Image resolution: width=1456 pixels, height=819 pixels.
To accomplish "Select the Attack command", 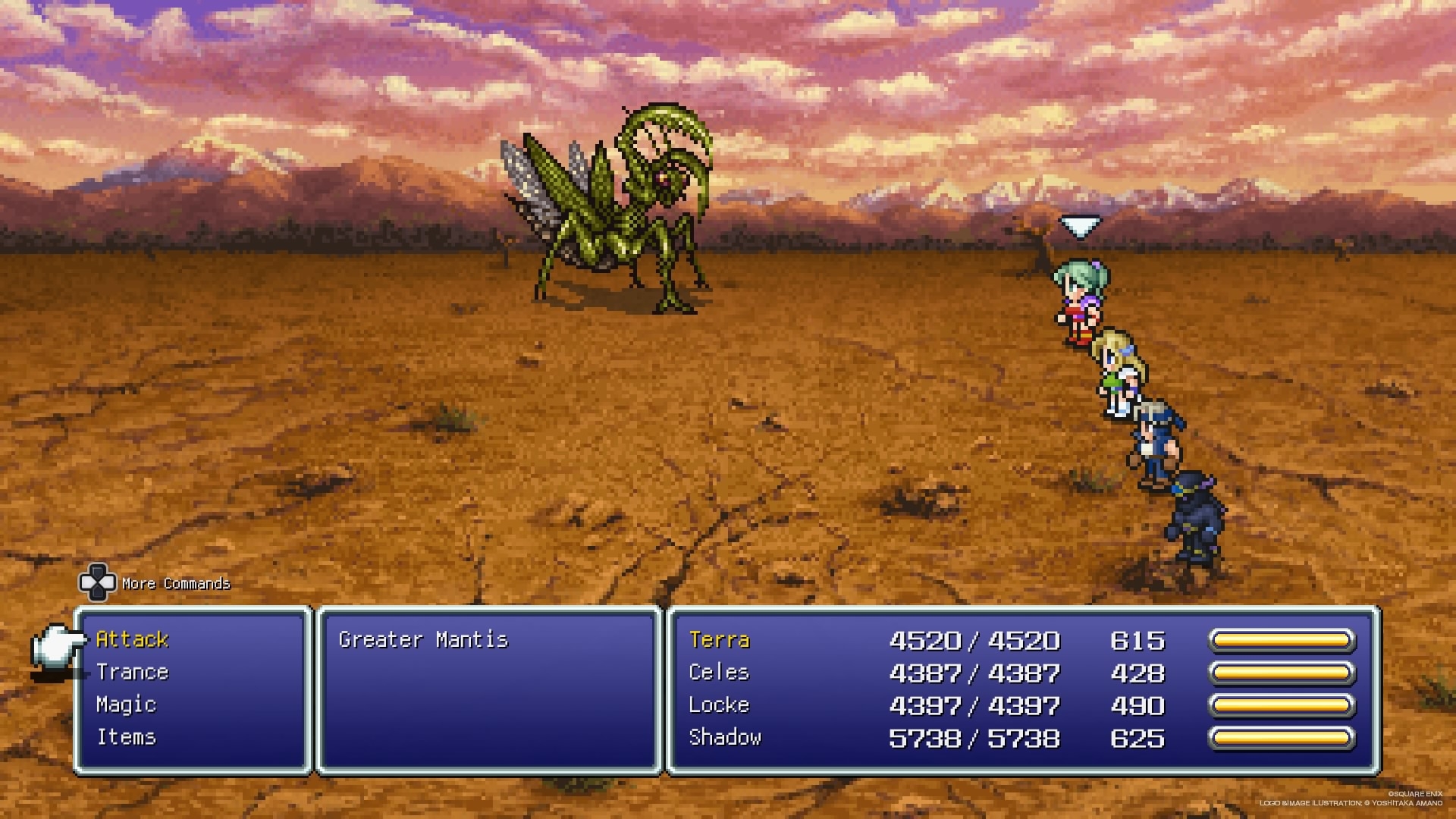I will [132, 639].
